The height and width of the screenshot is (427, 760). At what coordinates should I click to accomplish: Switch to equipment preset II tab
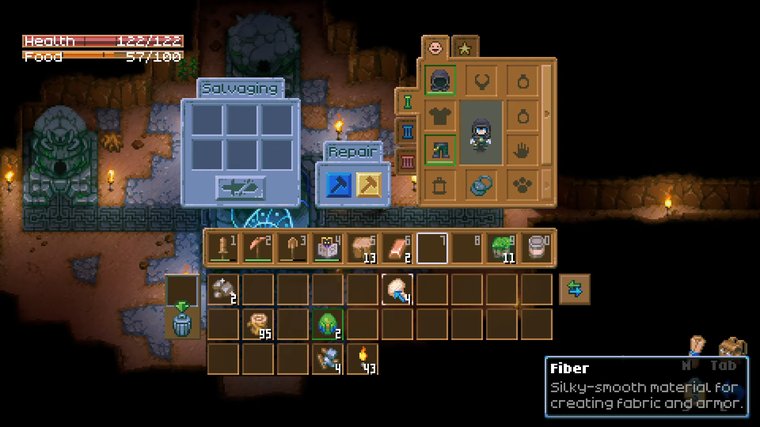coord(407,131)
